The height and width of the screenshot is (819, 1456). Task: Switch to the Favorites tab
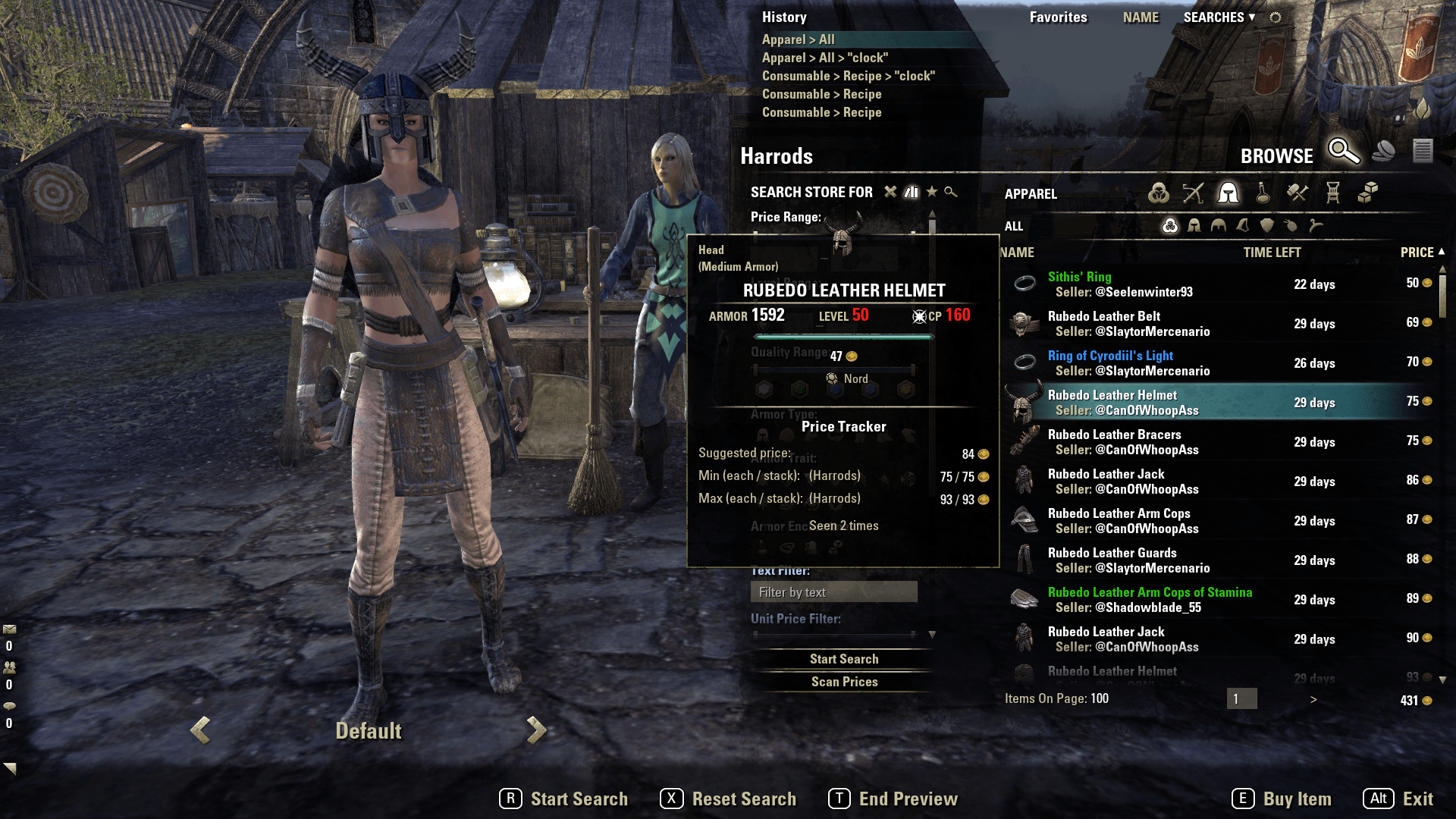tap(1059, 17)
